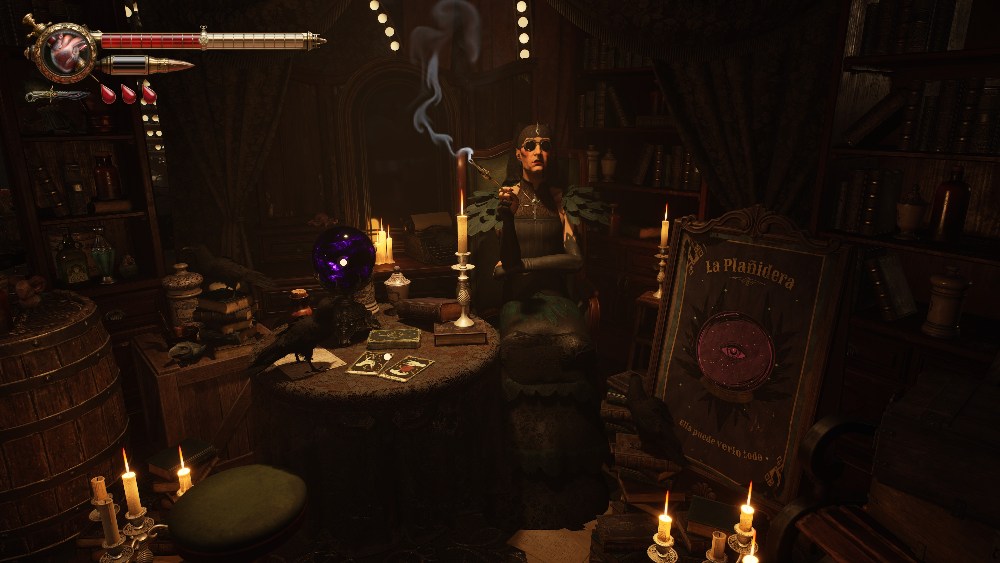The image size is (1000, 563).
Task: Select the dagger weapon icon
Action: tap(56, 95)
